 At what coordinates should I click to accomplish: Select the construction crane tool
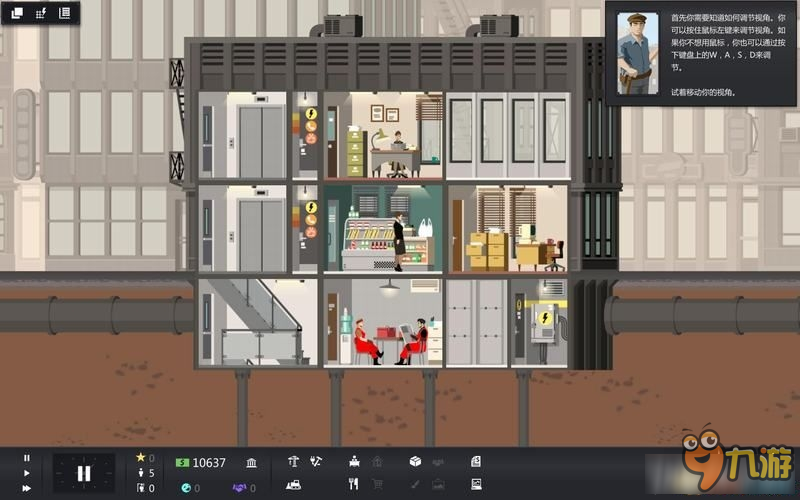click(293, 462)
